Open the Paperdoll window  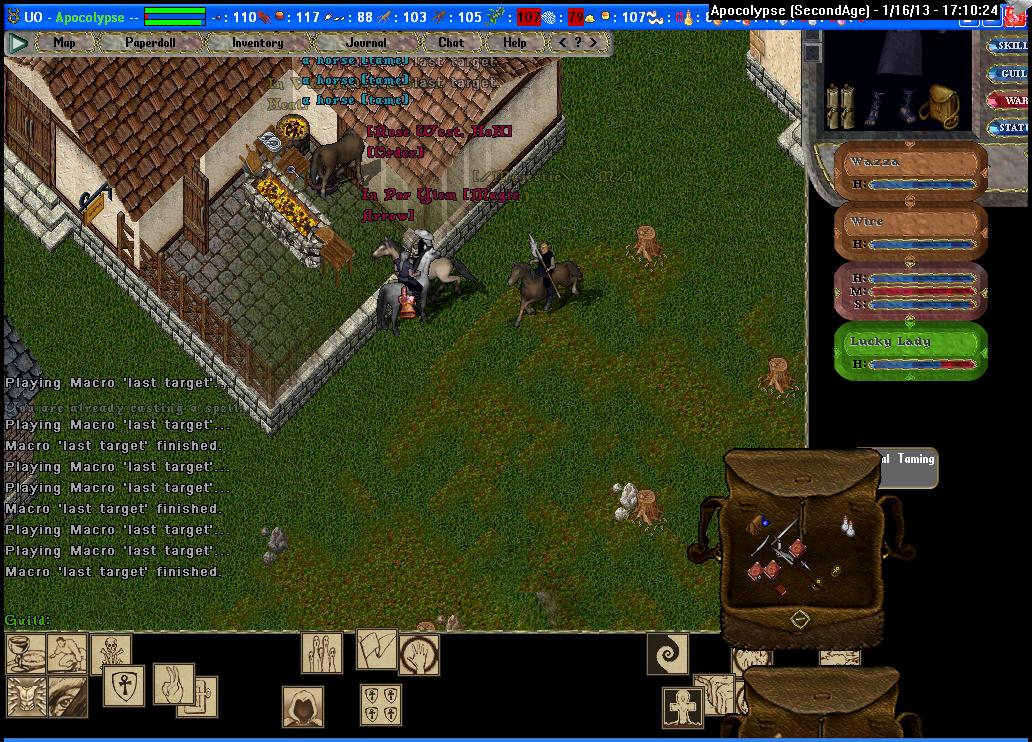tap(150, 43)
